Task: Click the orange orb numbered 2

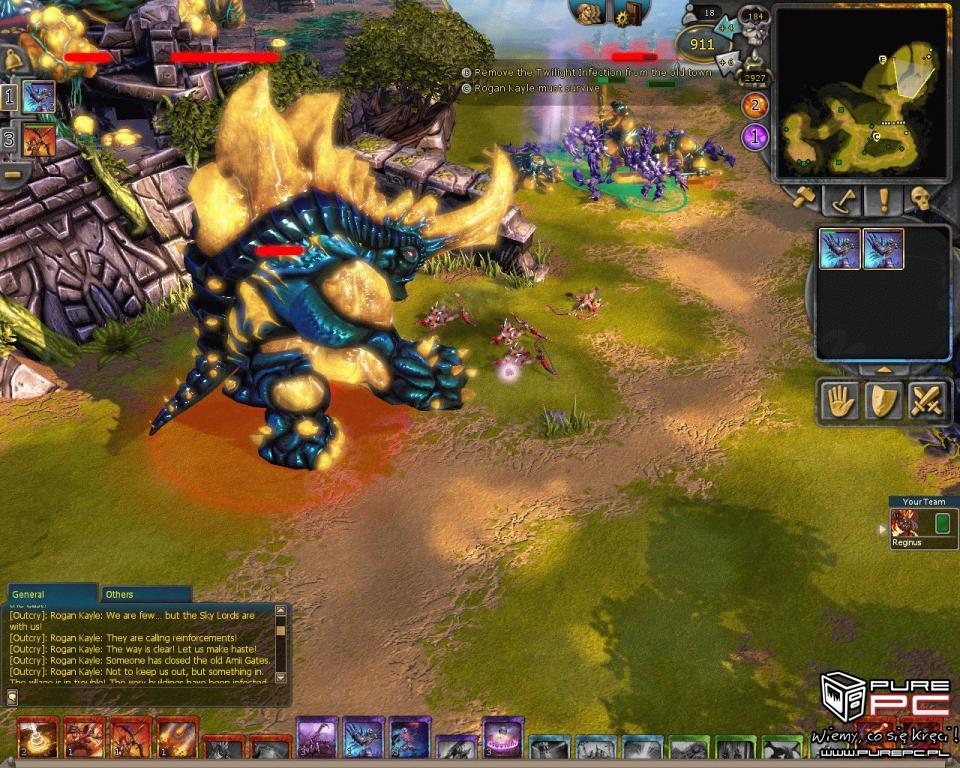Action: pyautogui.click(x=754, y=106)
